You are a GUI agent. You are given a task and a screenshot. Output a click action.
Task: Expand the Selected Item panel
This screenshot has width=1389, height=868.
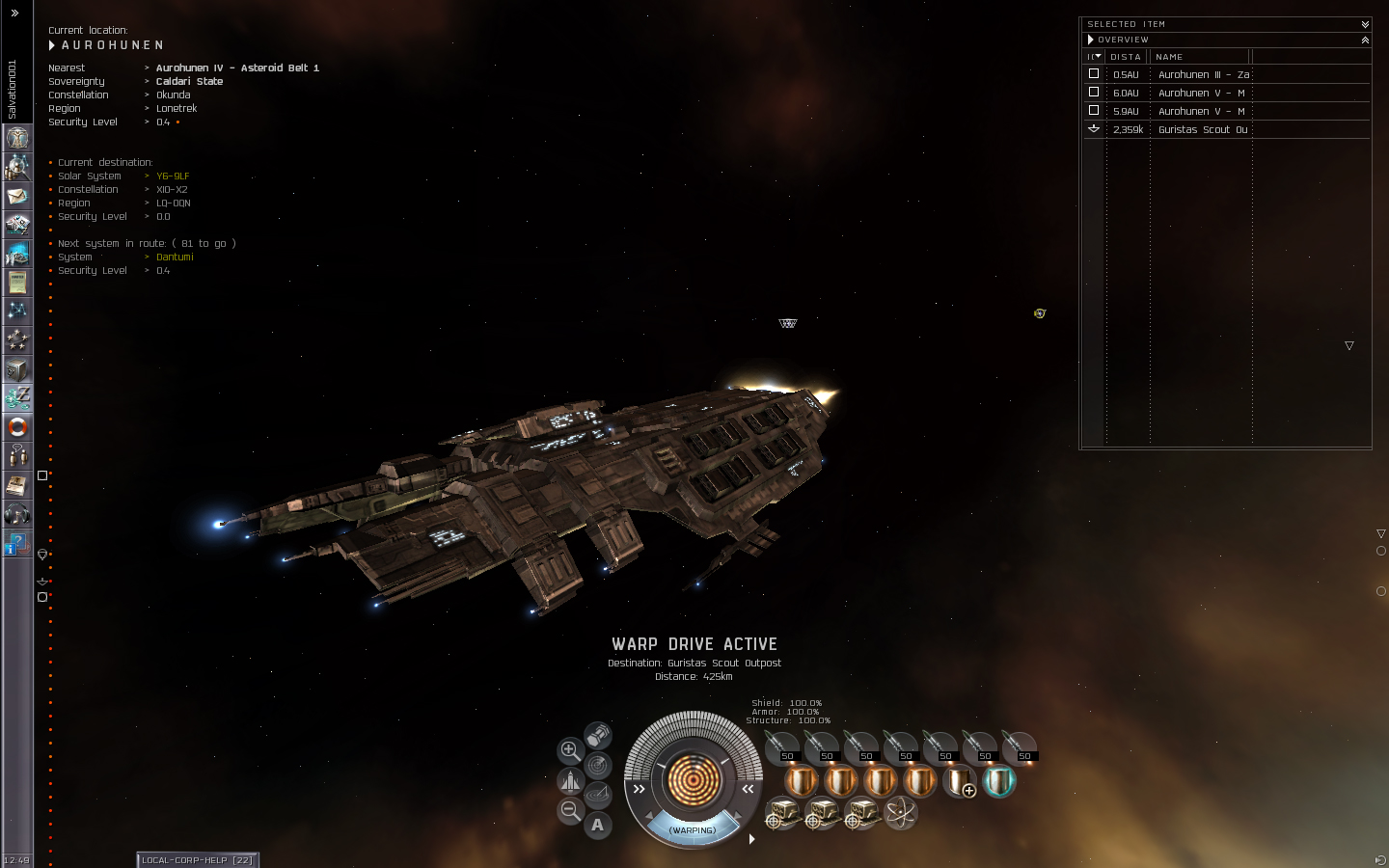point(1365,24)
